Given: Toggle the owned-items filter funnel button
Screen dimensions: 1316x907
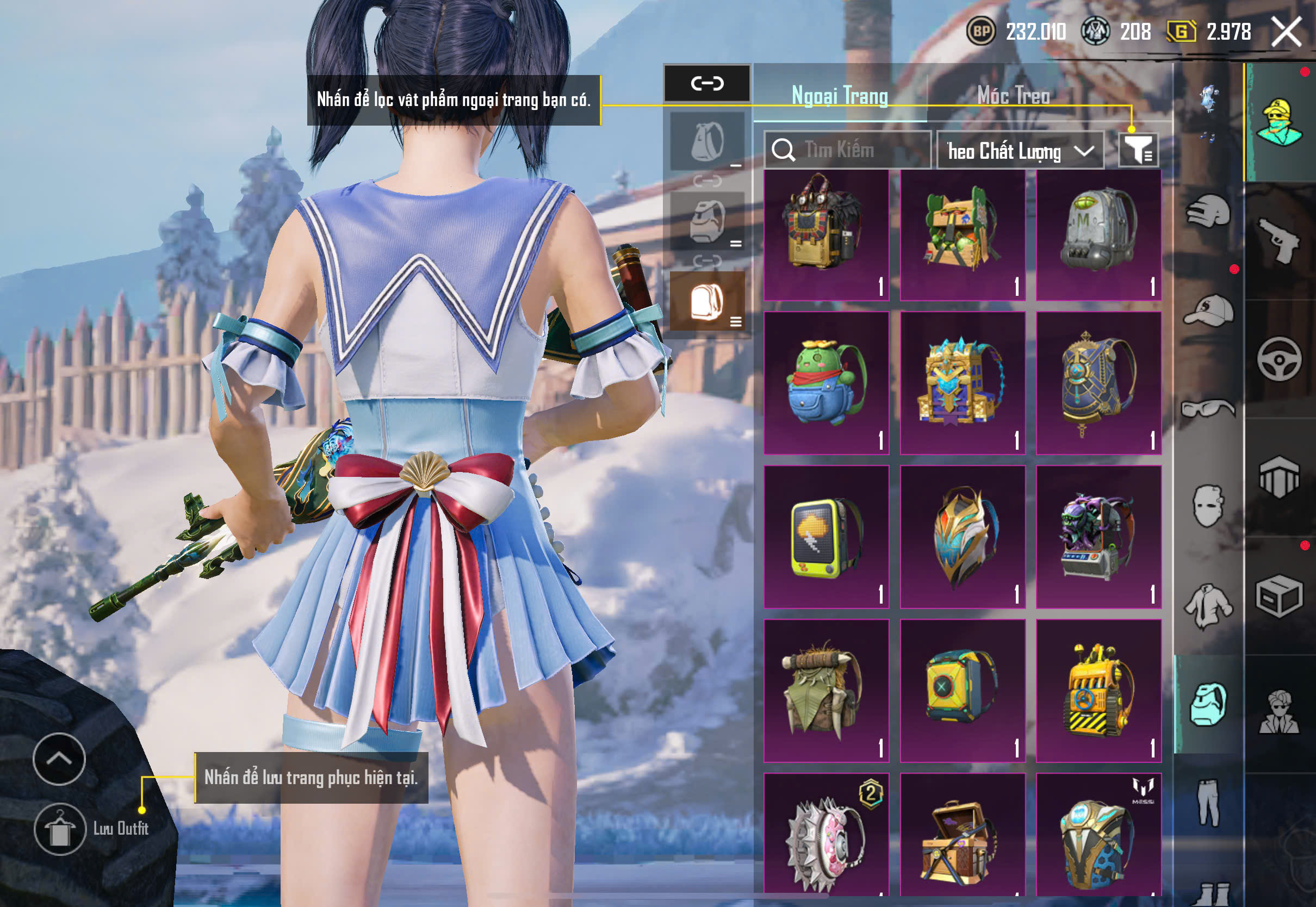Looking at the screenshot, I should (1138, 150).
